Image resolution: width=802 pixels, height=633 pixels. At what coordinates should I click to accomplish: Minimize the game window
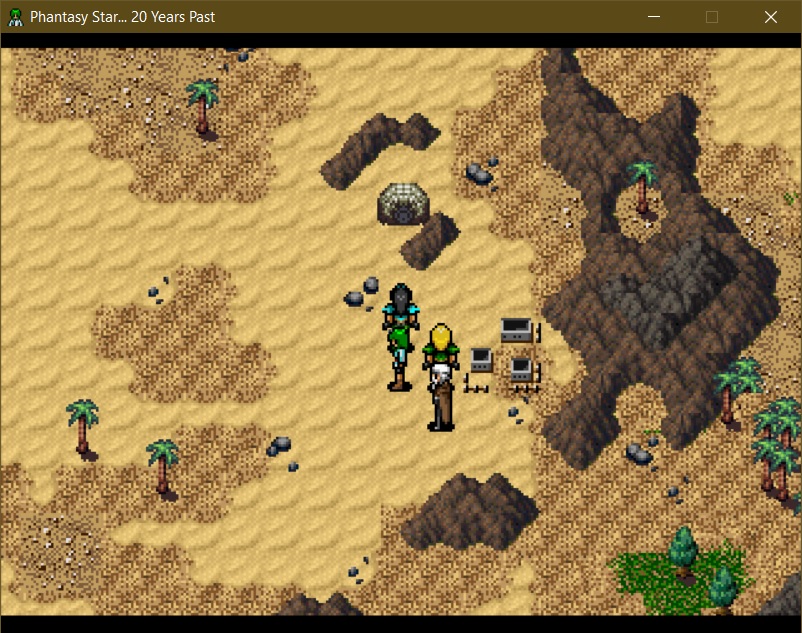point(654,17)
